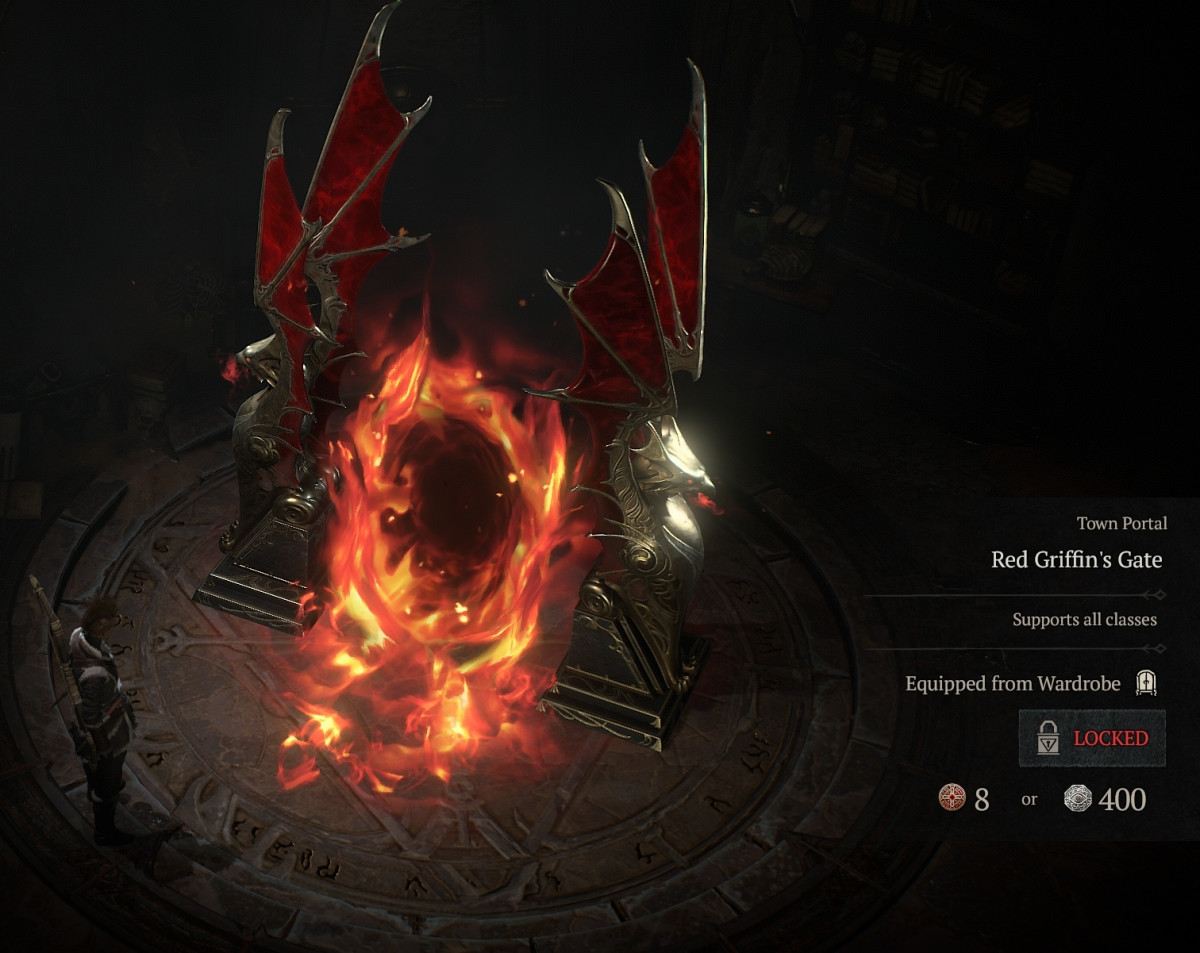Select the Wardrobe icon beside Equipped from Wardrobe

point(1147,684)
